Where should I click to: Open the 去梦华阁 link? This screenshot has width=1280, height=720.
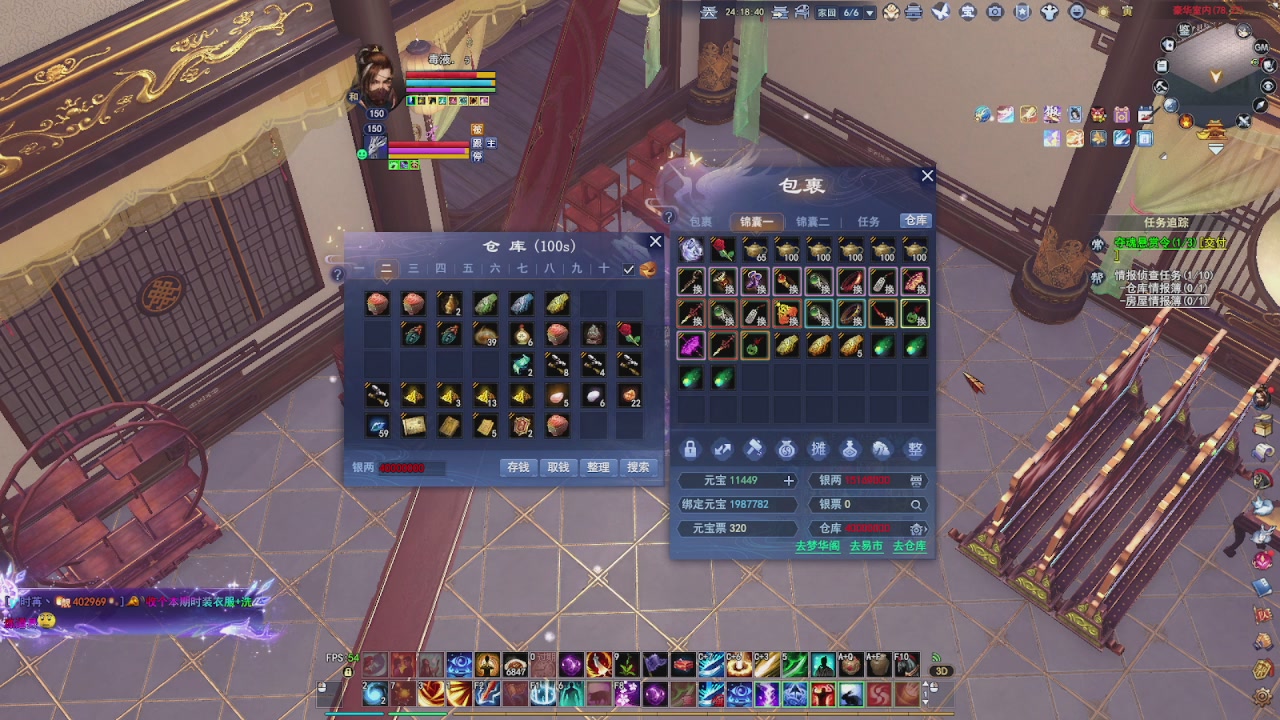pos(817,546)
